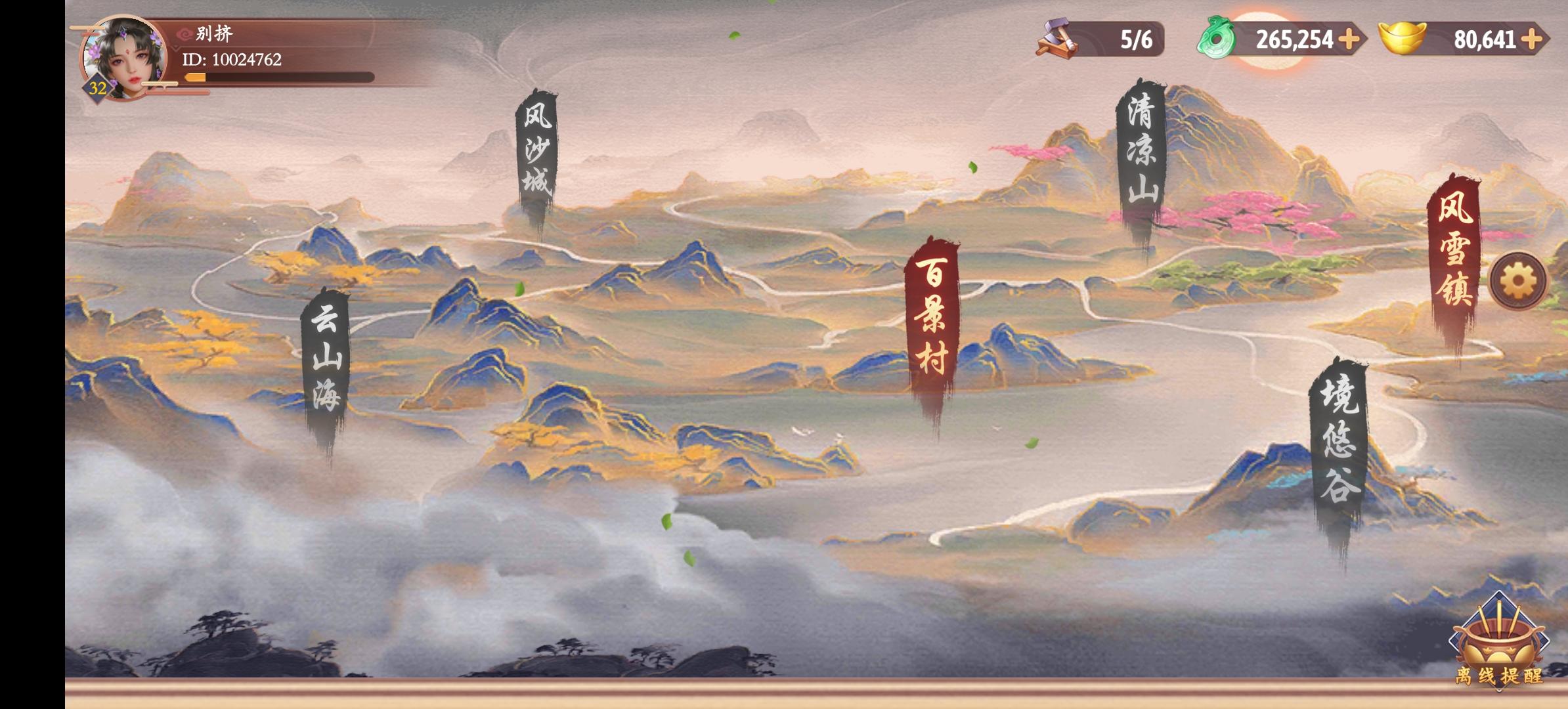Click the level 32 badge
This screenshot has height=709, width=1568.
pyautogui.click(x=97, y=87)
